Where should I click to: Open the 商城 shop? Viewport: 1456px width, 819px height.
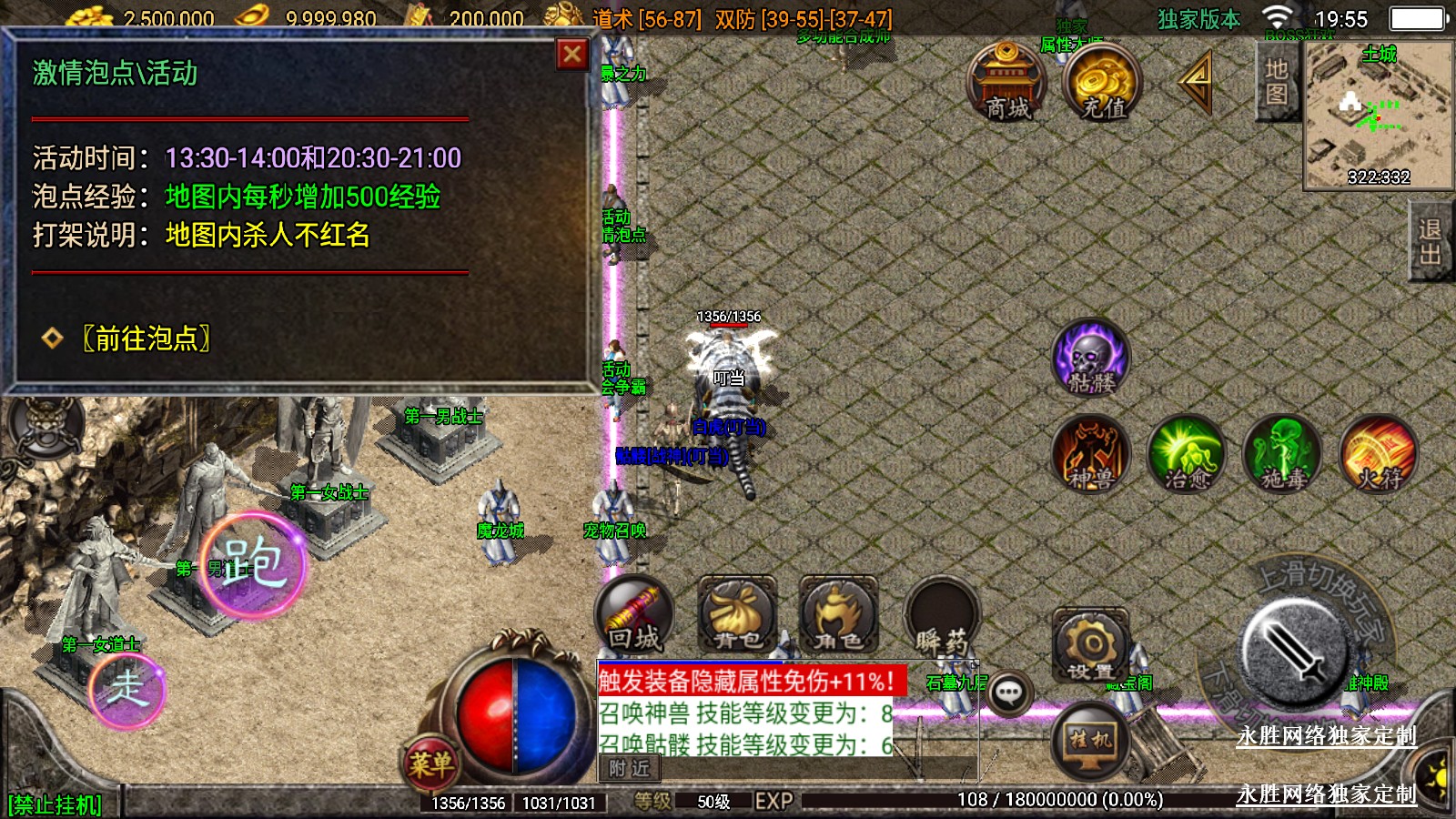(x=1006, y=82)
